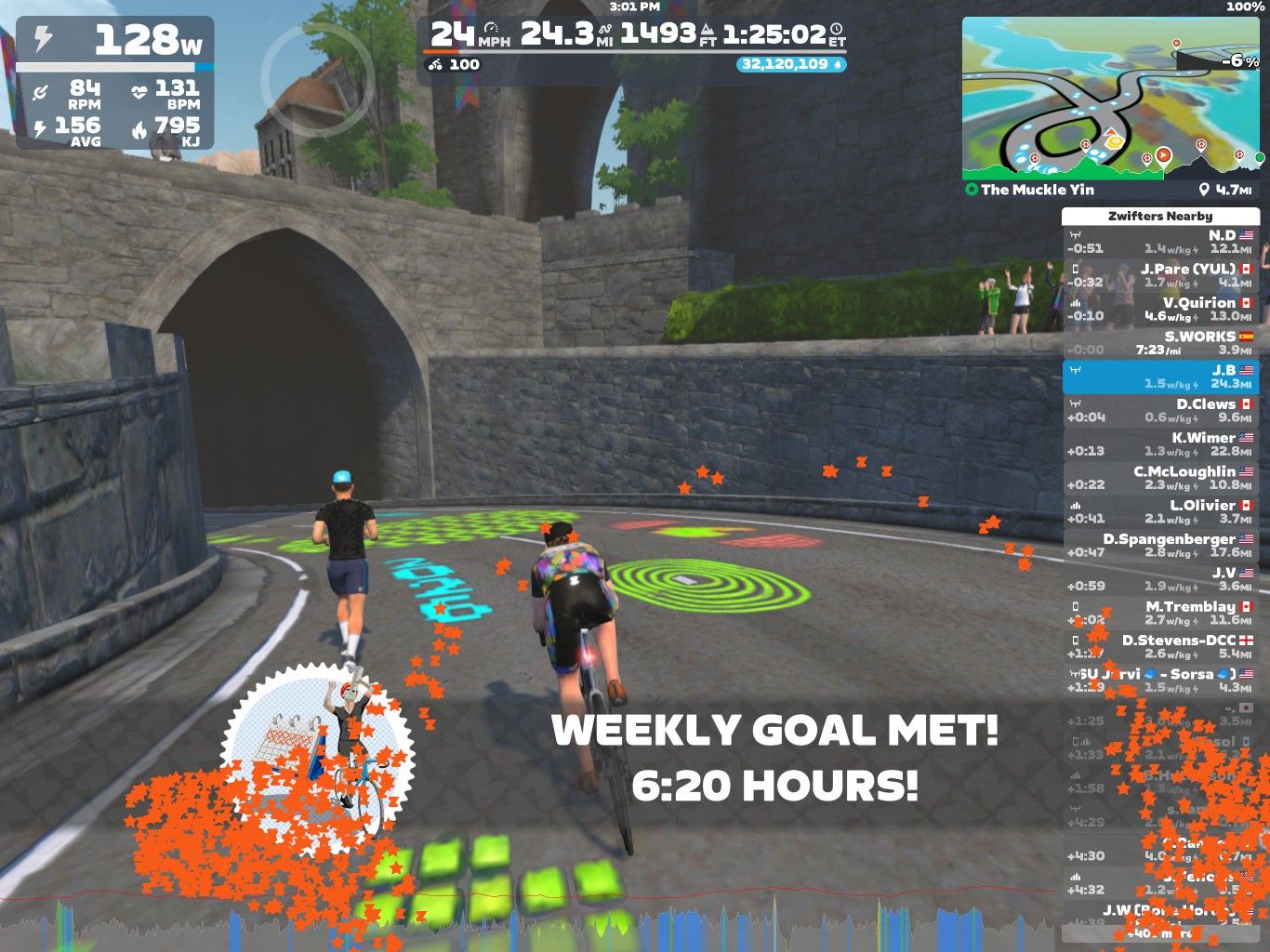The image size is (1270, 952).
Task: Choose rider J.Pare (YUL) from the nearby list
Action: [1160, 275]
